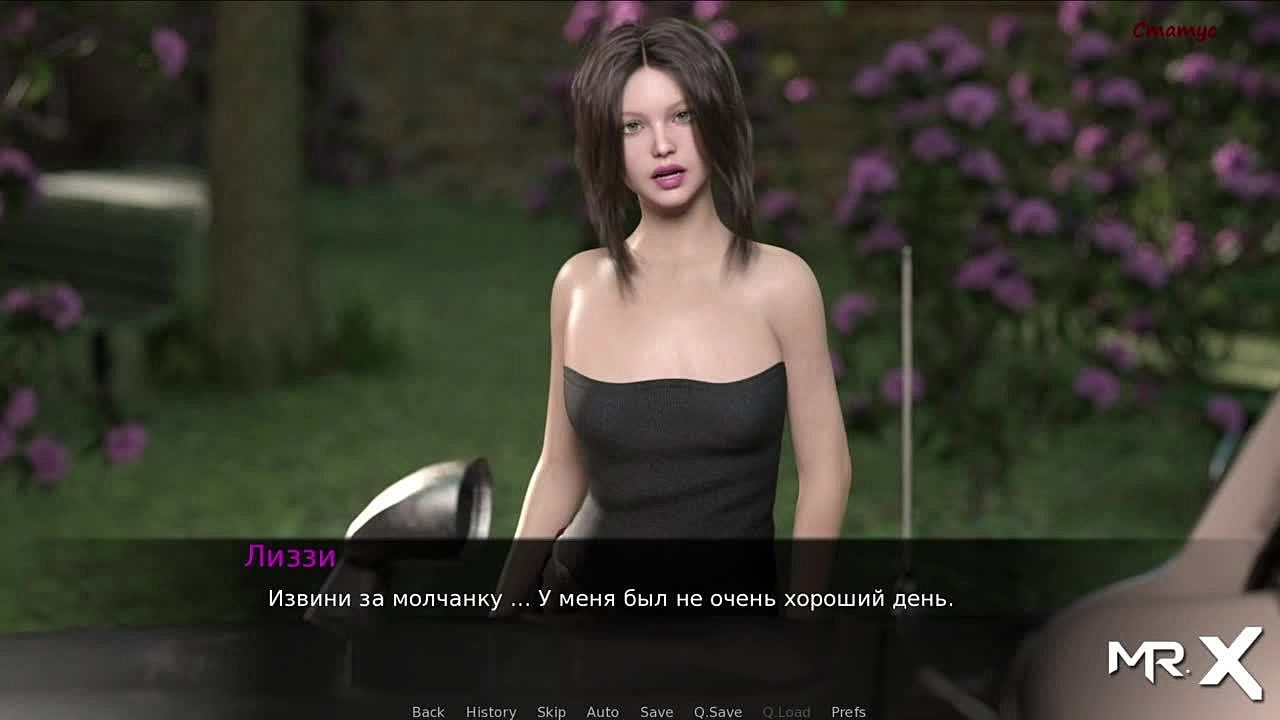Toggle Auto advance mode
This screenshot has width=1280, height=720.
[602, 712]
